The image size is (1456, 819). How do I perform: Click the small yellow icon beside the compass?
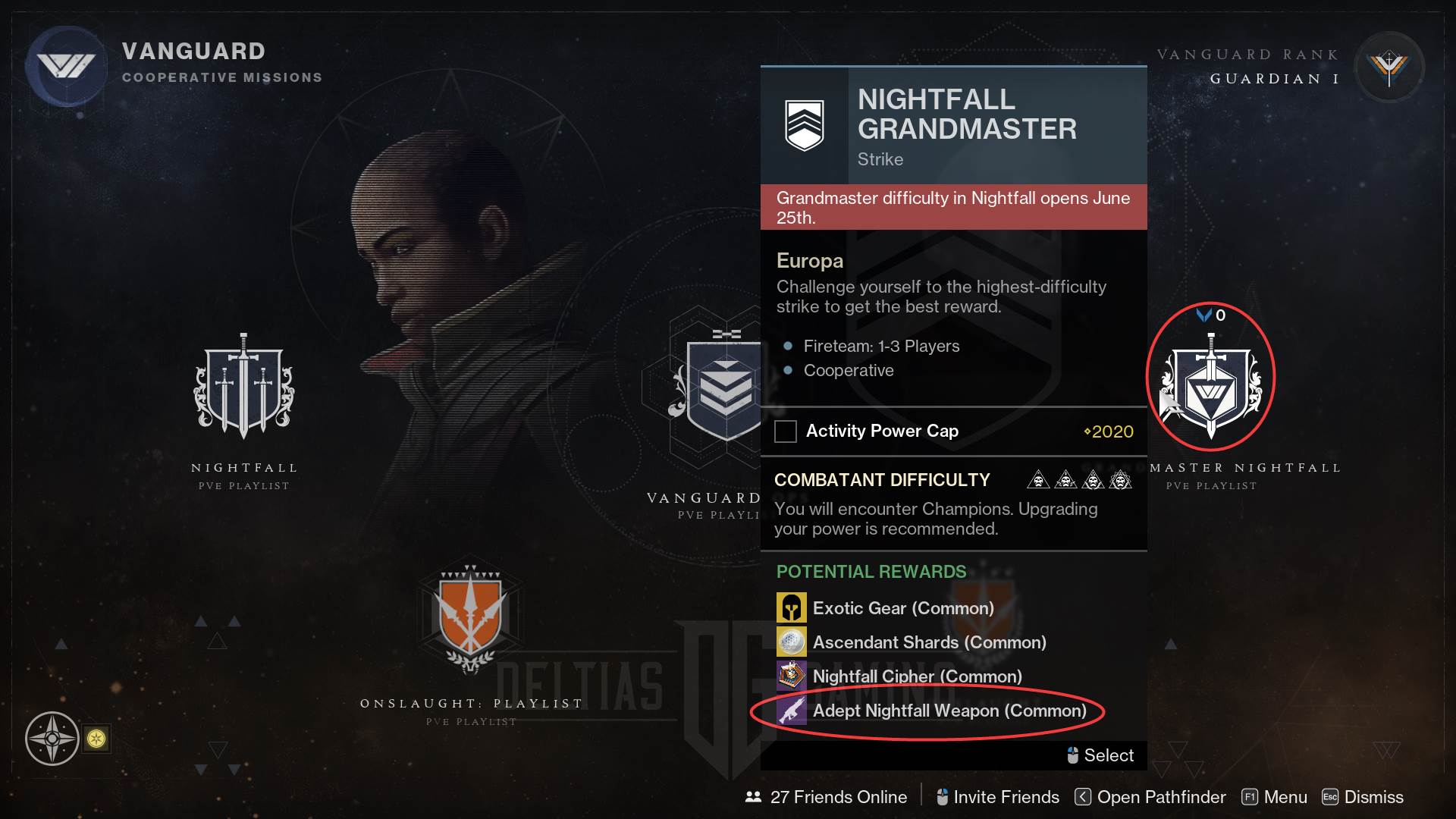point(96,739)
